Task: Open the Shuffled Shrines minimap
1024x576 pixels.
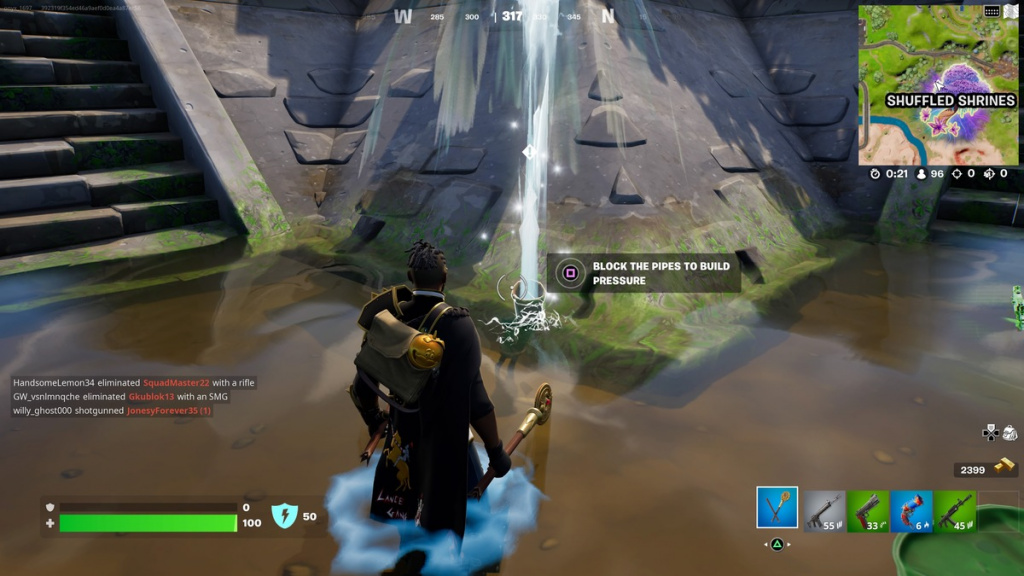Action: coord(938,85)
